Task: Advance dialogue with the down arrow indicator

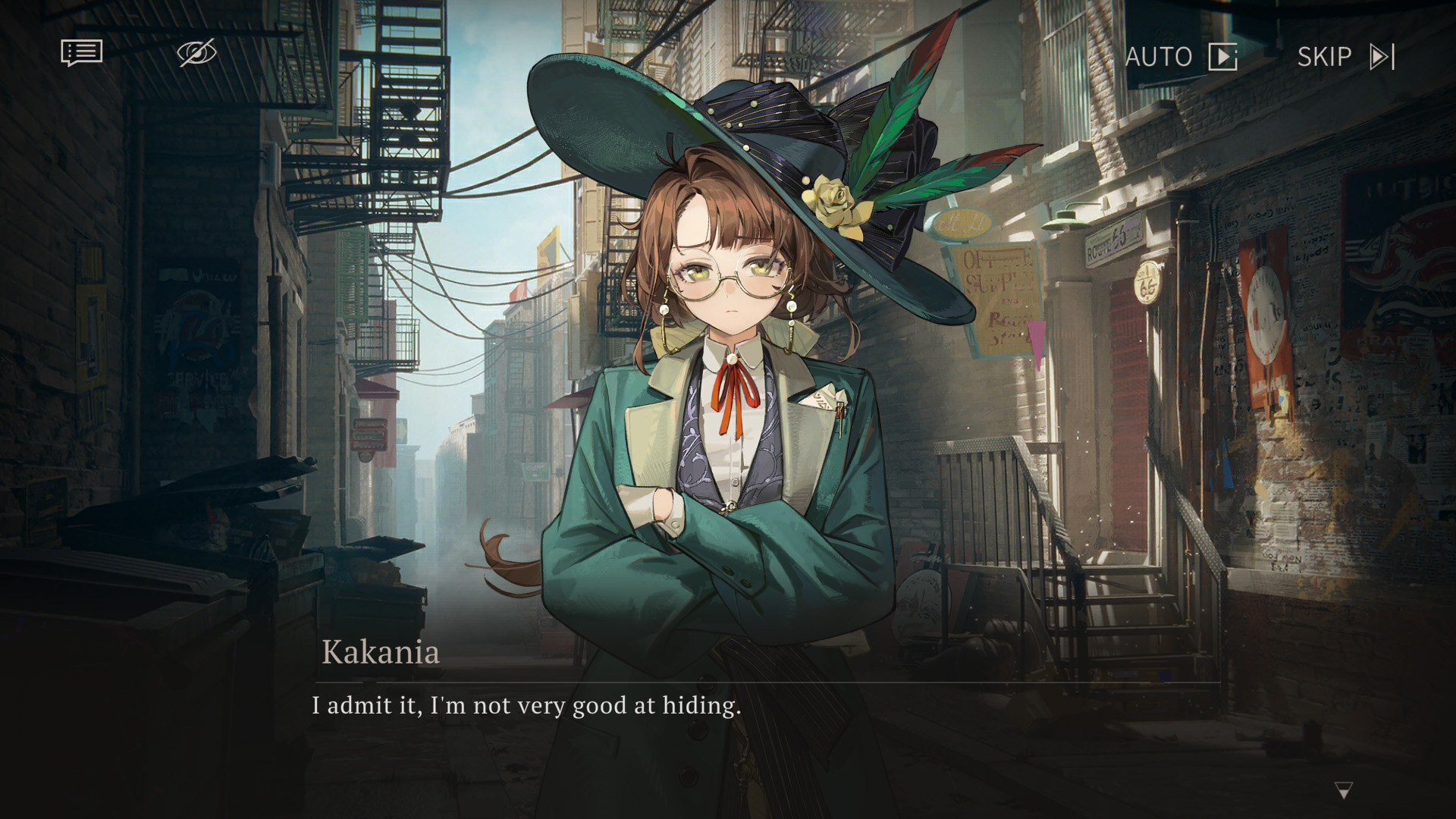Action: point(1343,791)
